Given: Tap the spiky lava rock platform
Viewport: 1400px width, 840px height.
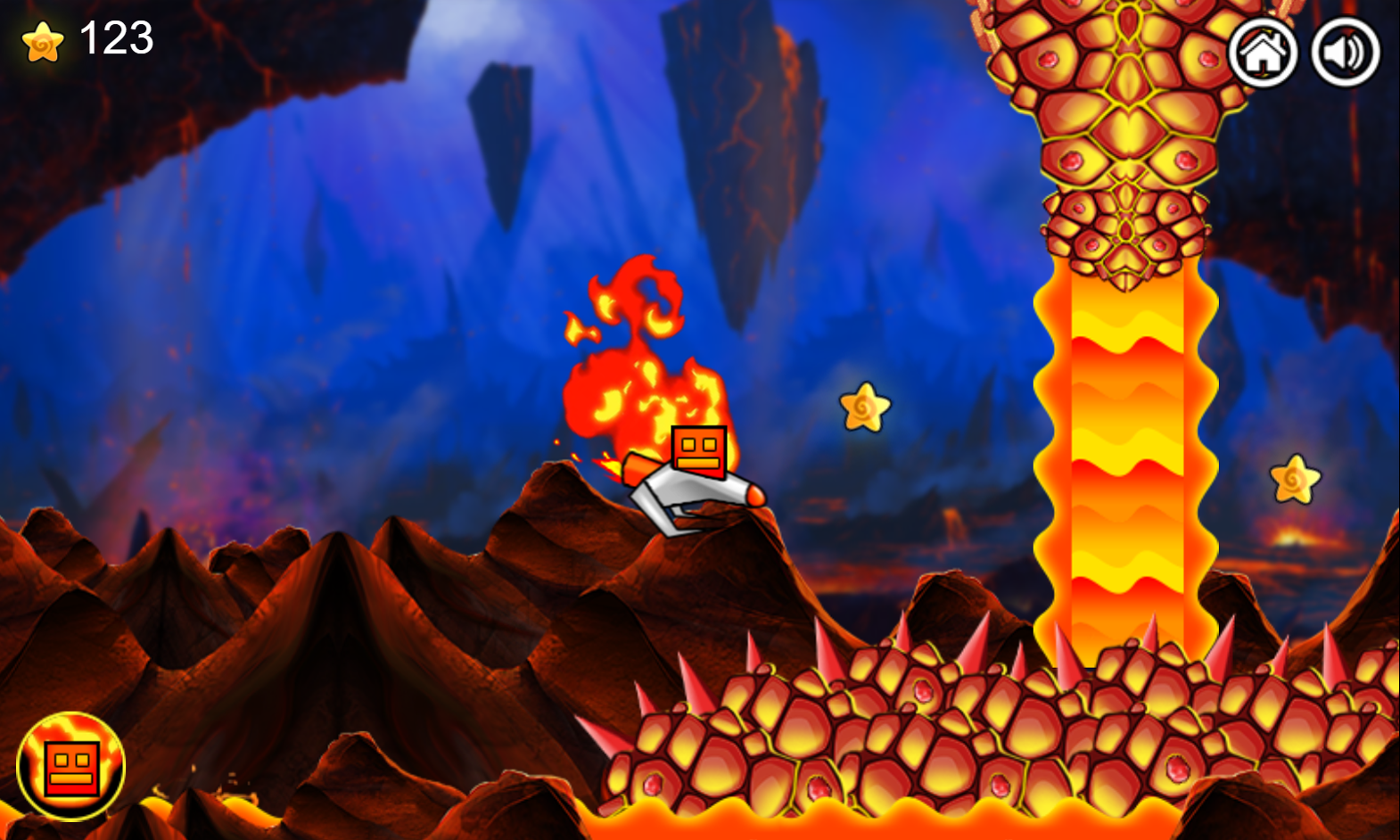Looking at the screenshot, I should pyautogui.click(x=981, y=740).
